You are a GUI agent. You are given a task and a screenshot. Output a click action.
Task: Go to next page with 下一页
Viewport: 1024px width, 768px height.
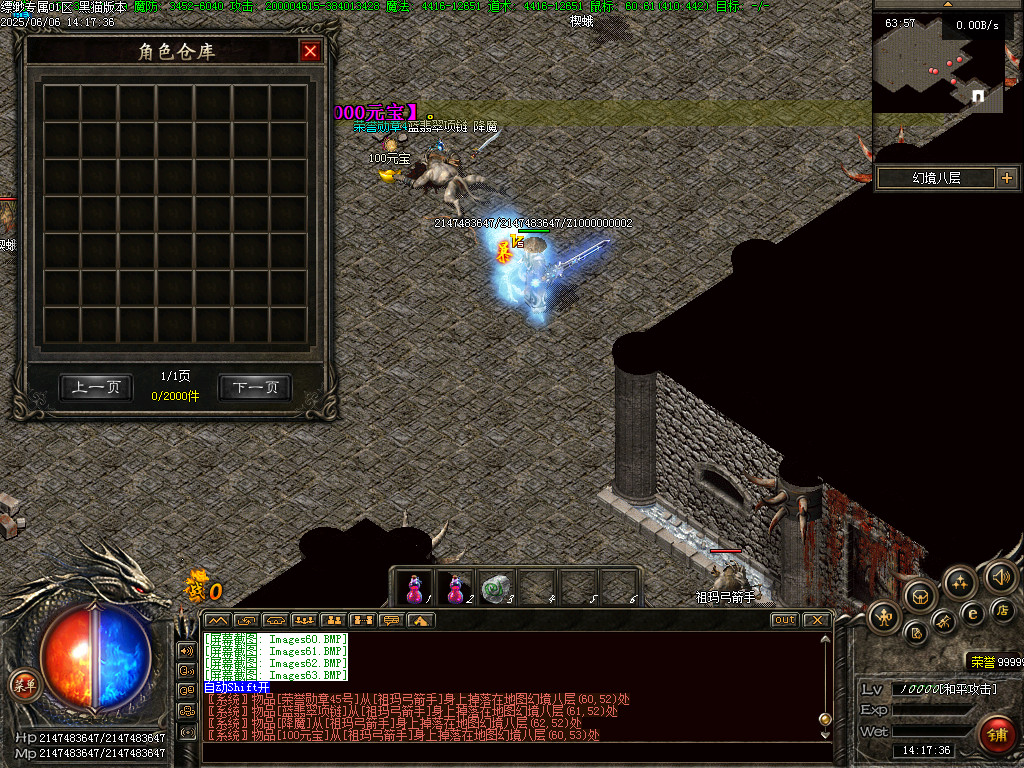pyautogui.click(x=255, y=388)
